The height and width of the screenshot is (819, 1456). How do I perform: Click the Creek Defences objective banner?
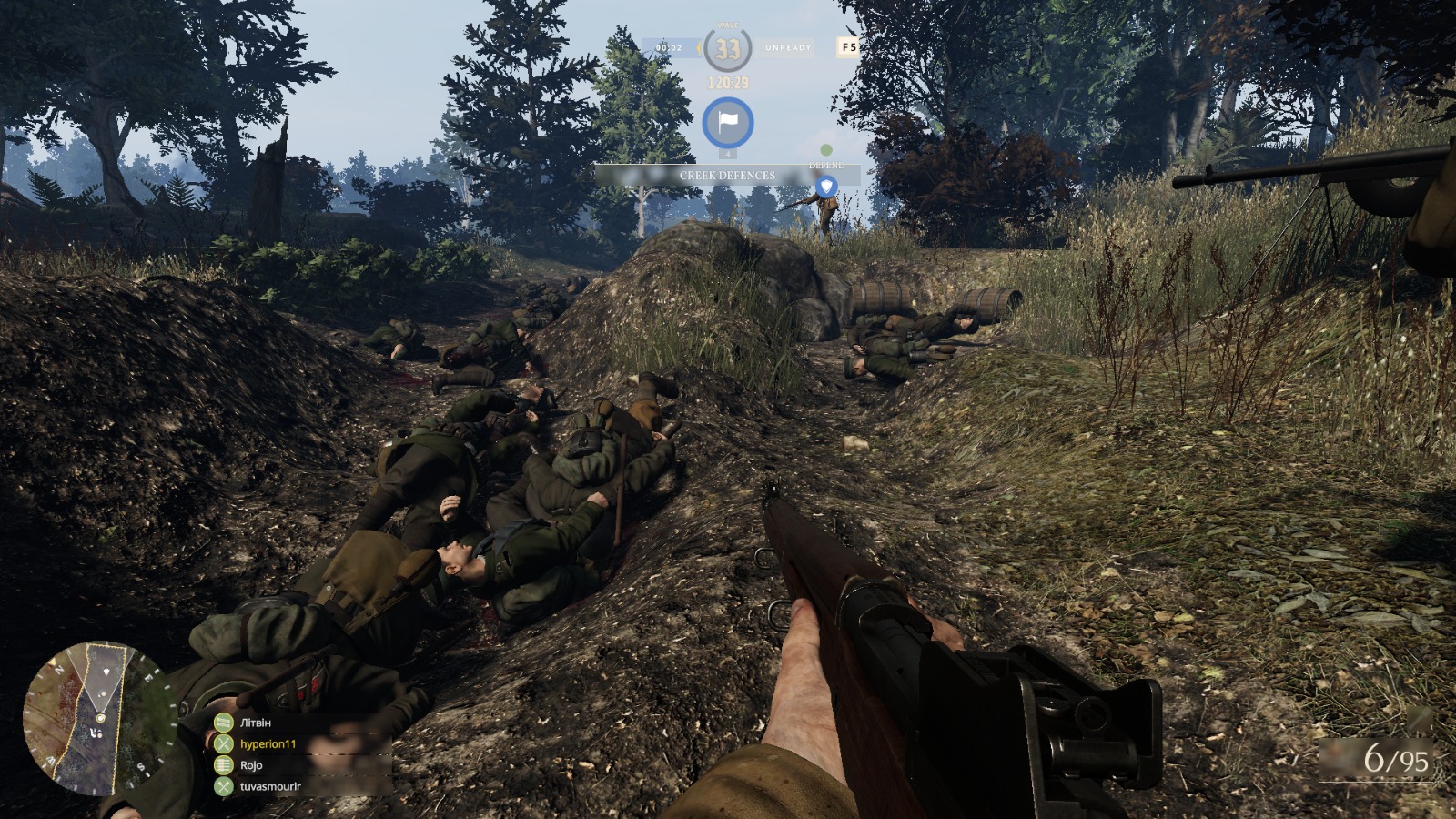click(x=727, y=176)
